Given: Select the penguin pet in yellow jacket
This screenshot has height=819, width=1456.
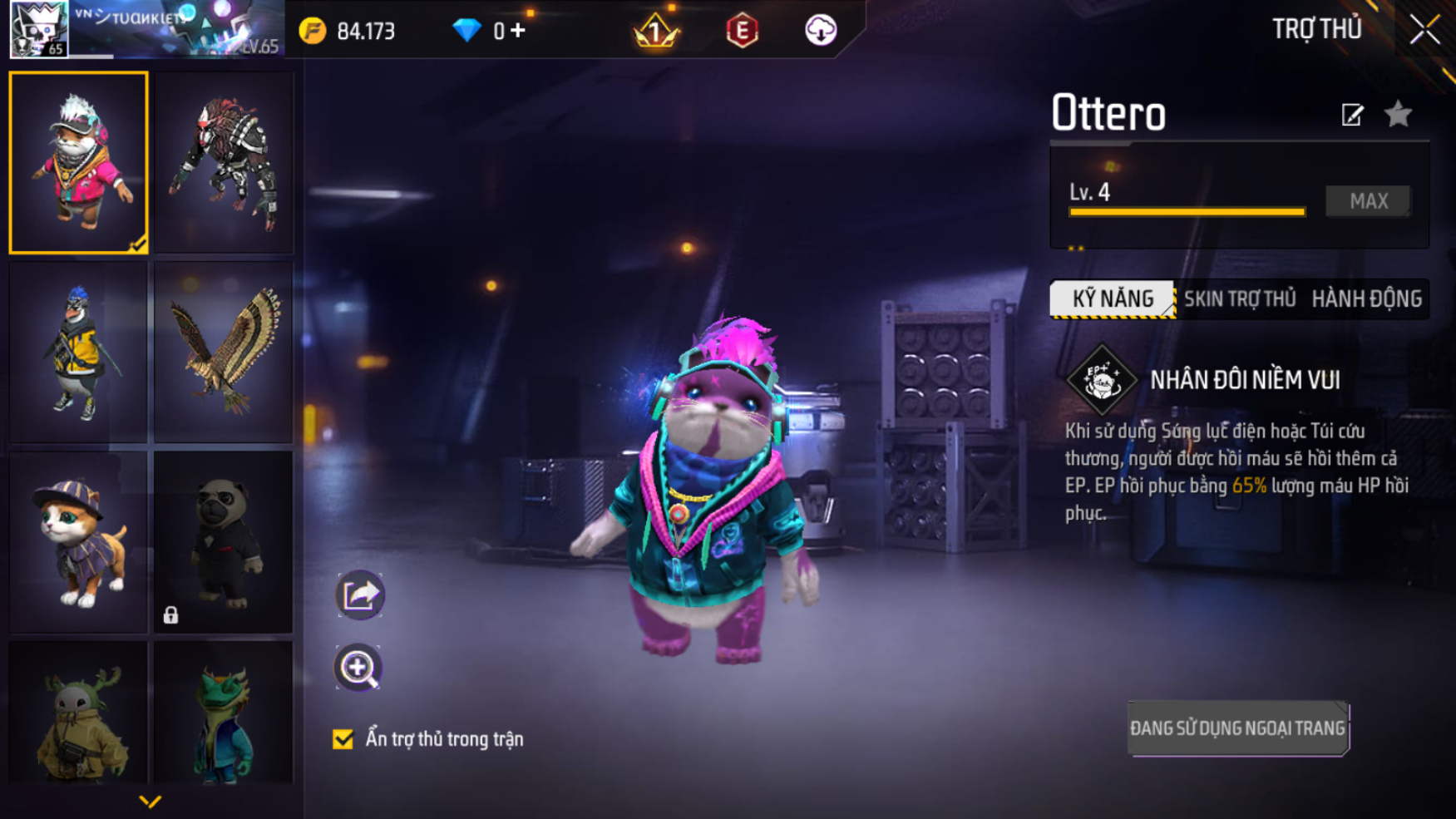Looking at the screenshot, I should click(x=79, y=352).
